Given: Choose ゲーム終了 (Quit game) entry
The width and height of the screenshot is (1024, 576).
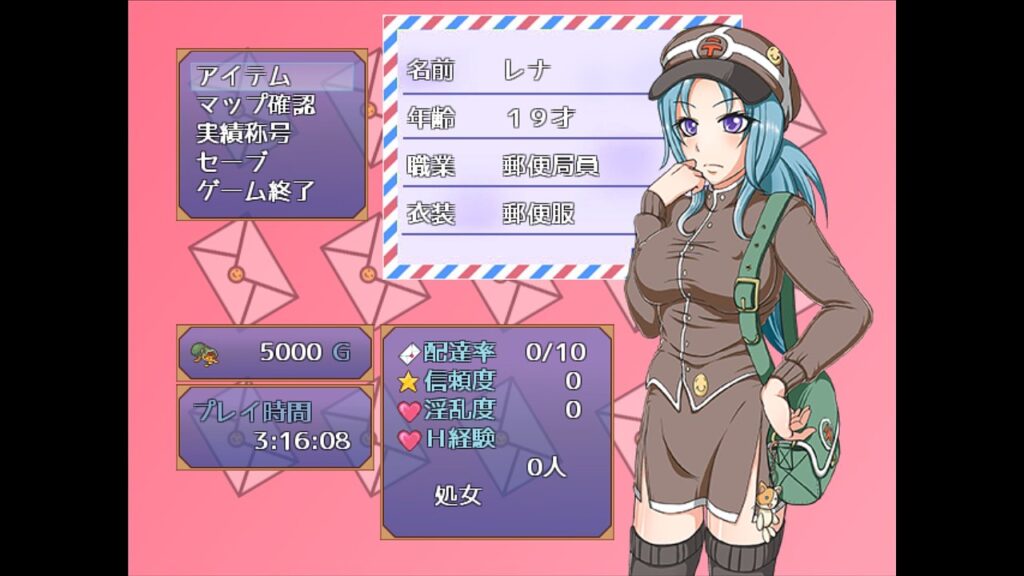Looking at the screenshot, I should 256,191.
